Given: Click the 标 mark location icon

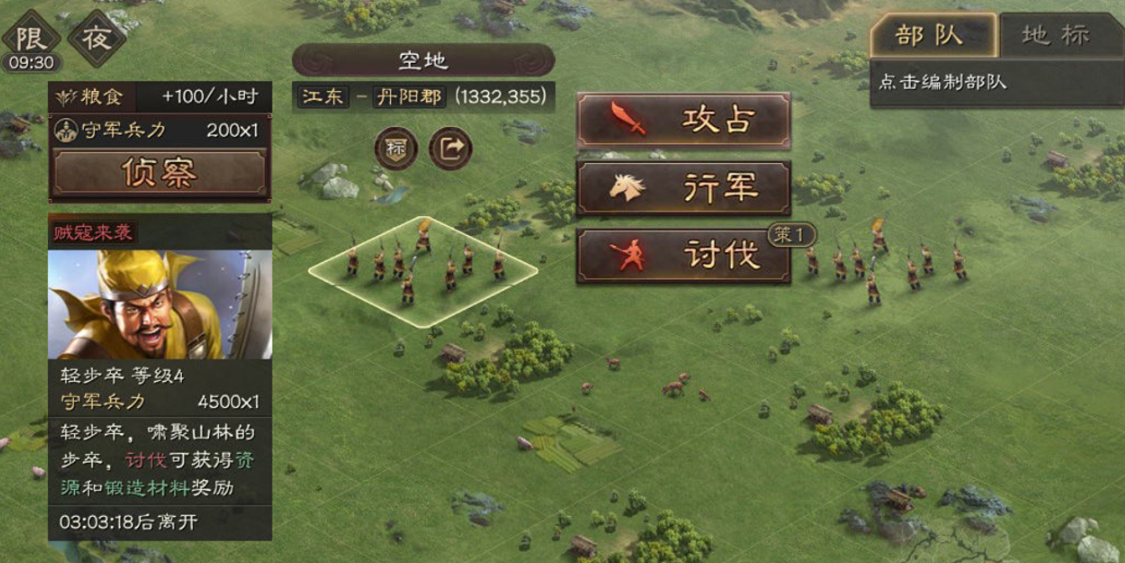Looking at the screenshot, I should [x=396, y=149].
